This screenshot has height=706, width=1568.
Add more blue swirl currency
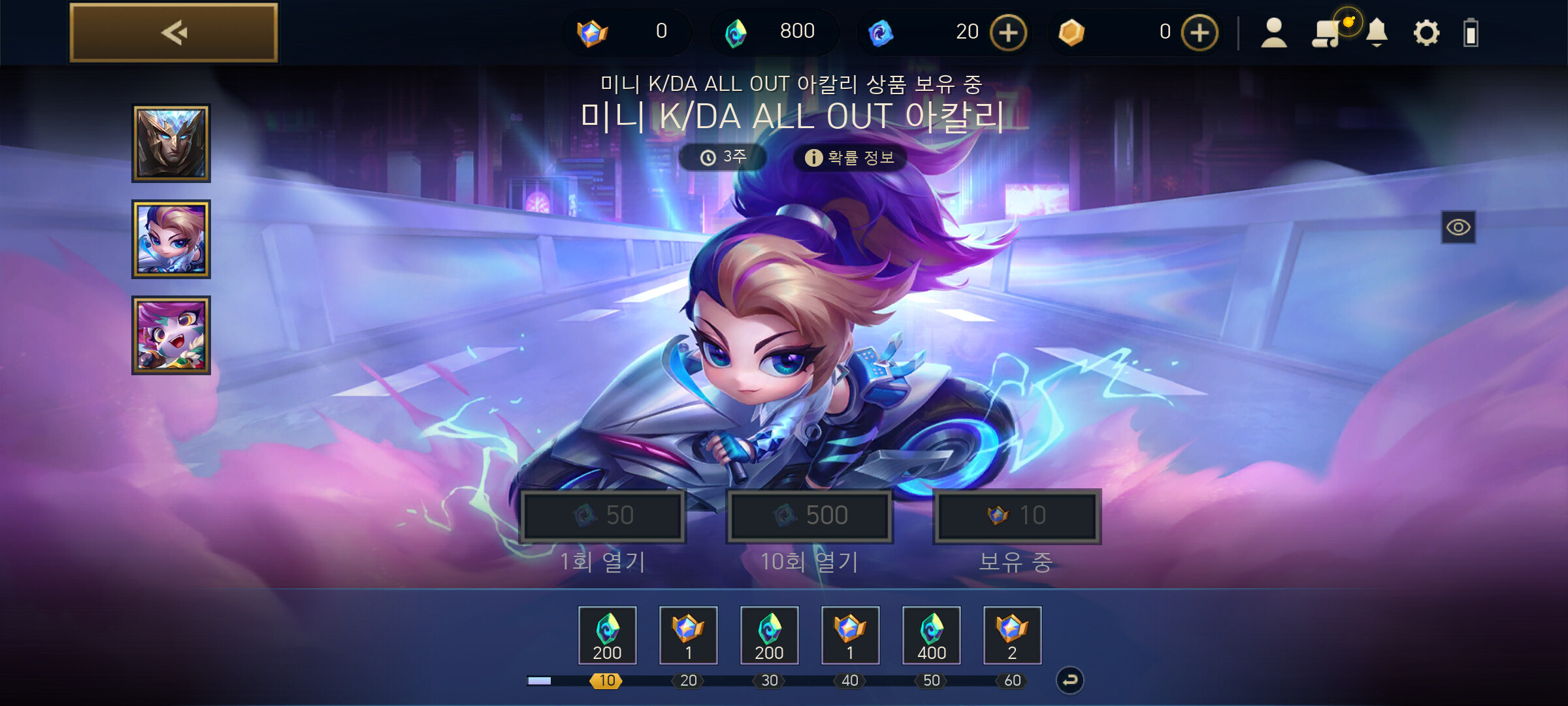click(x=1008, y=33)
